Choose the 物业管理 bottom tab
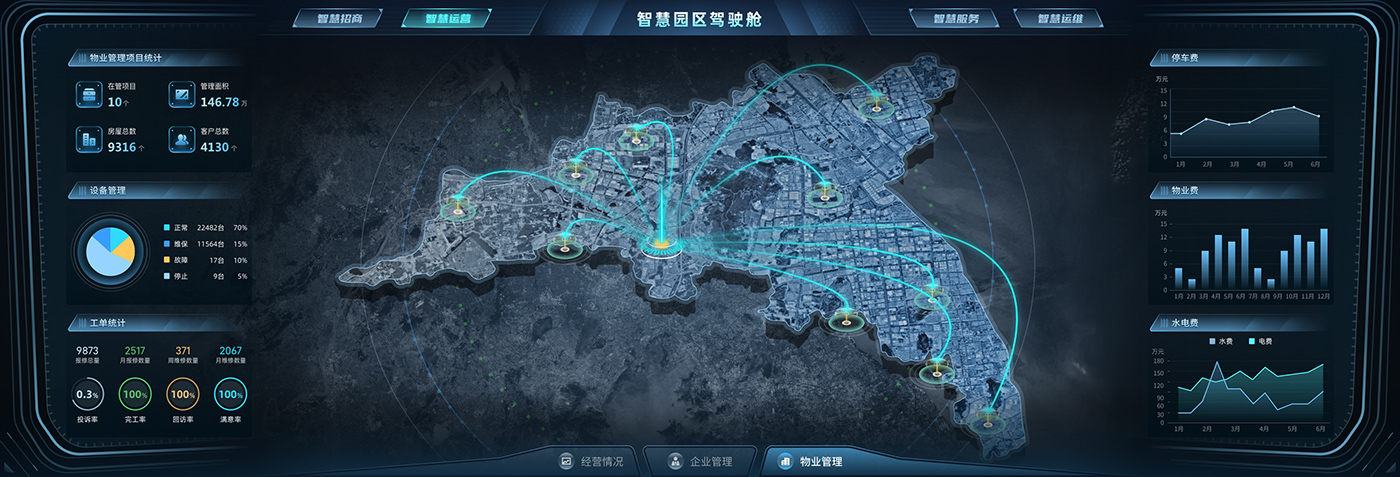This screenshot has height=477, width=1400. click(x=811, y=462)
